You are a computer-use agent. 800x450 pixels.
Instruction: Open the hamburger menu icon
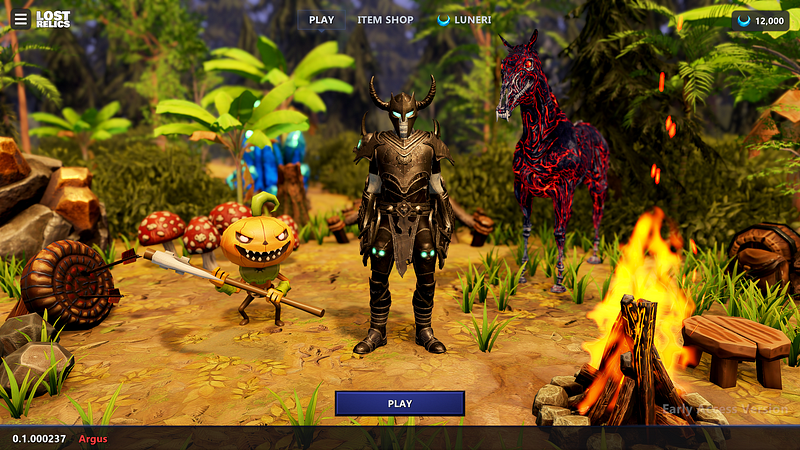tap(21, 19)
